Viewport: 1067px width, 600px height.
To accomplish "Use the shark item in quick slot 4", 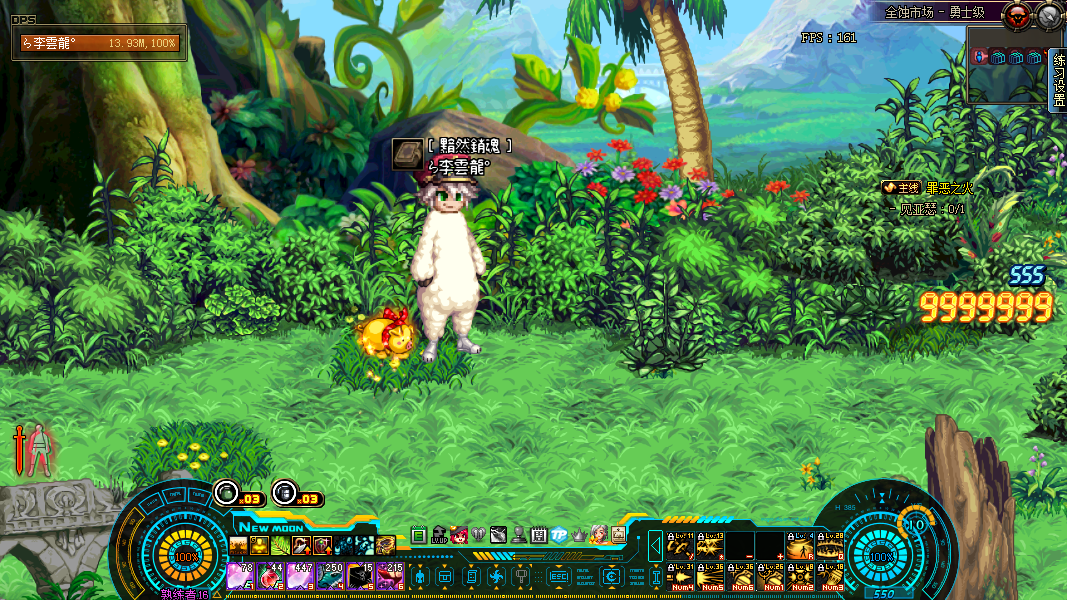I will (330, 576).
